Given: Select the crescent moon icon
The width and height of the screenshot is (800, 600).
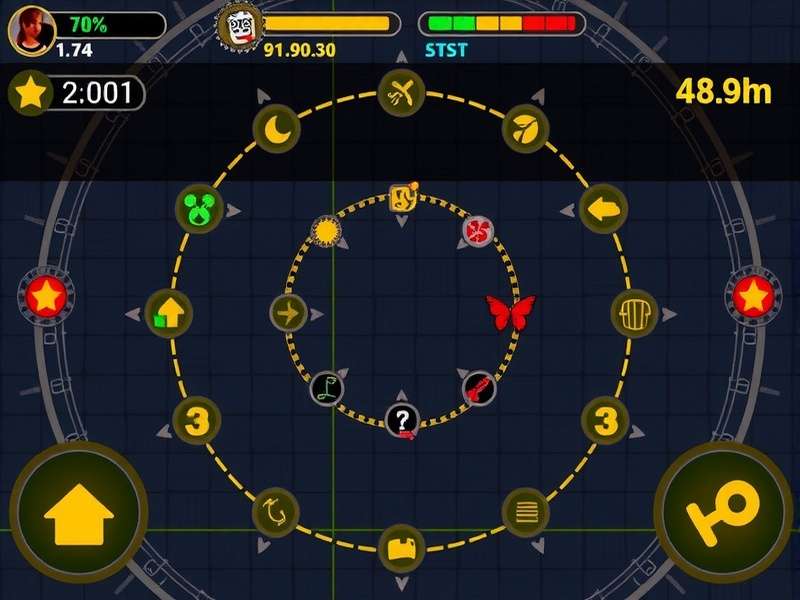Looking at the screenshot, I should click(x=275, y=129).
